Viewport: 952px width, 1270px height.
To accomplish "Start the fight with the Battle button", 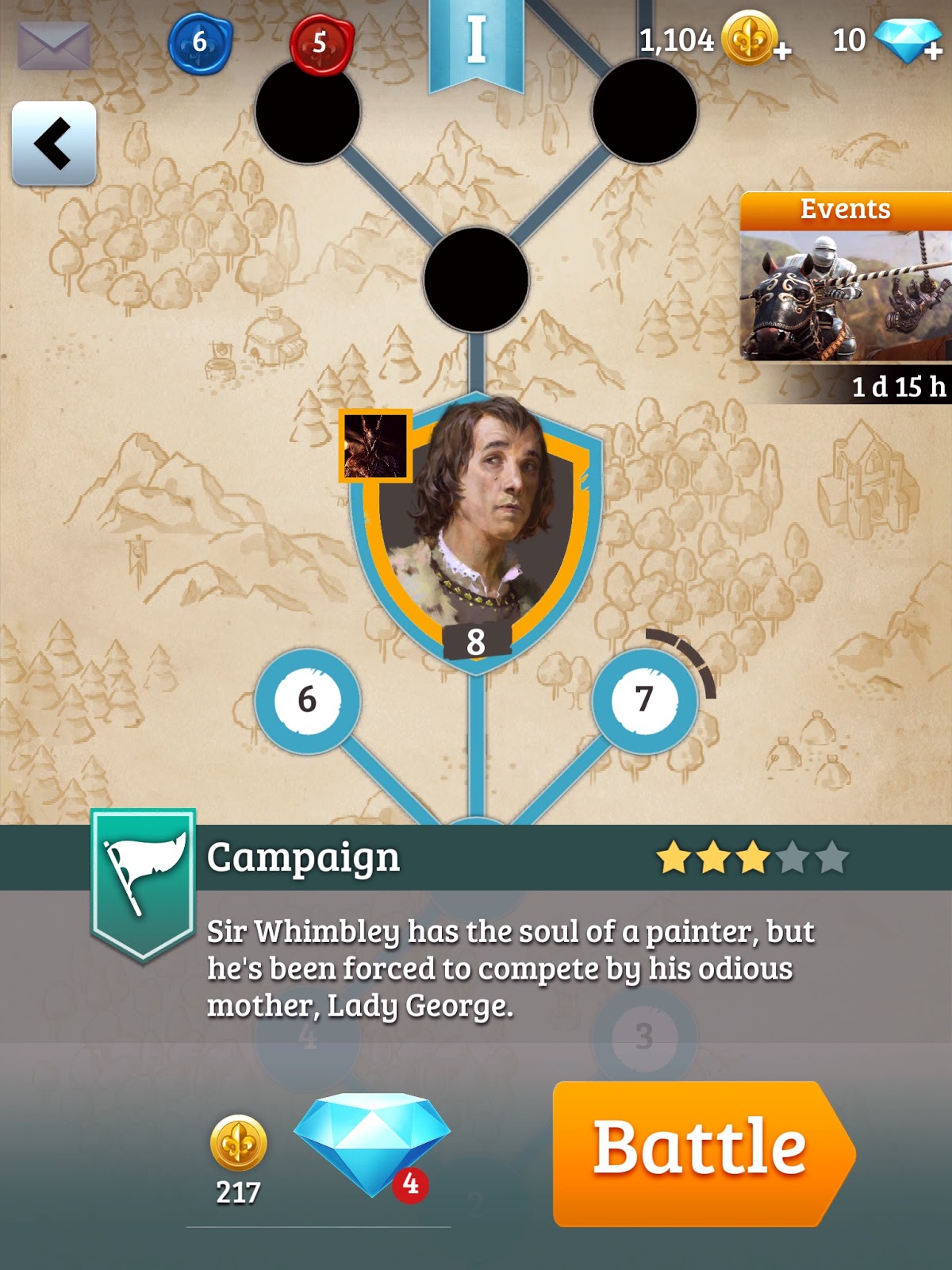I will tap(701, 1153).
